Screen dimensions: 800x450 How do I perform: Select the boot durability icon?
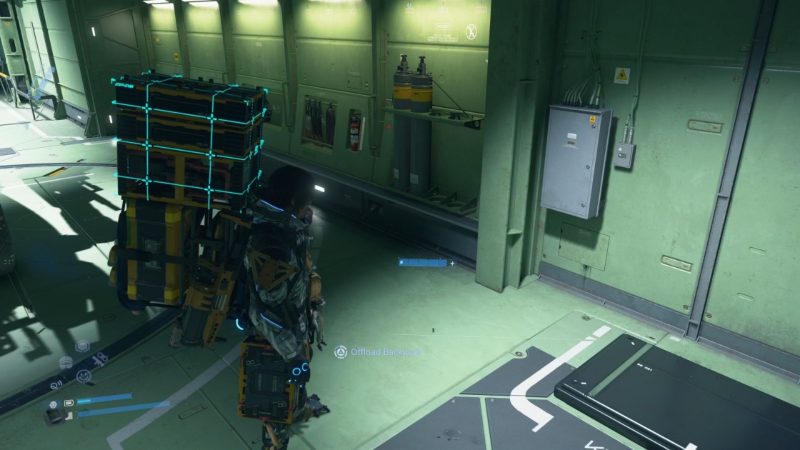(x=69, y=415)
